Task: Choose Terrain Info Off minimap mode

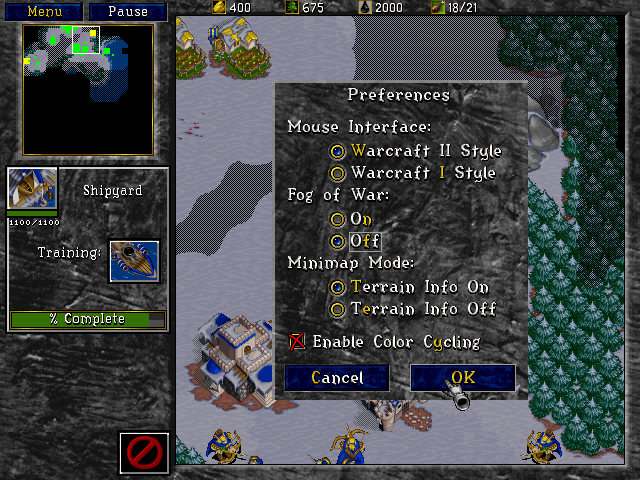Action: pos(338,309)
